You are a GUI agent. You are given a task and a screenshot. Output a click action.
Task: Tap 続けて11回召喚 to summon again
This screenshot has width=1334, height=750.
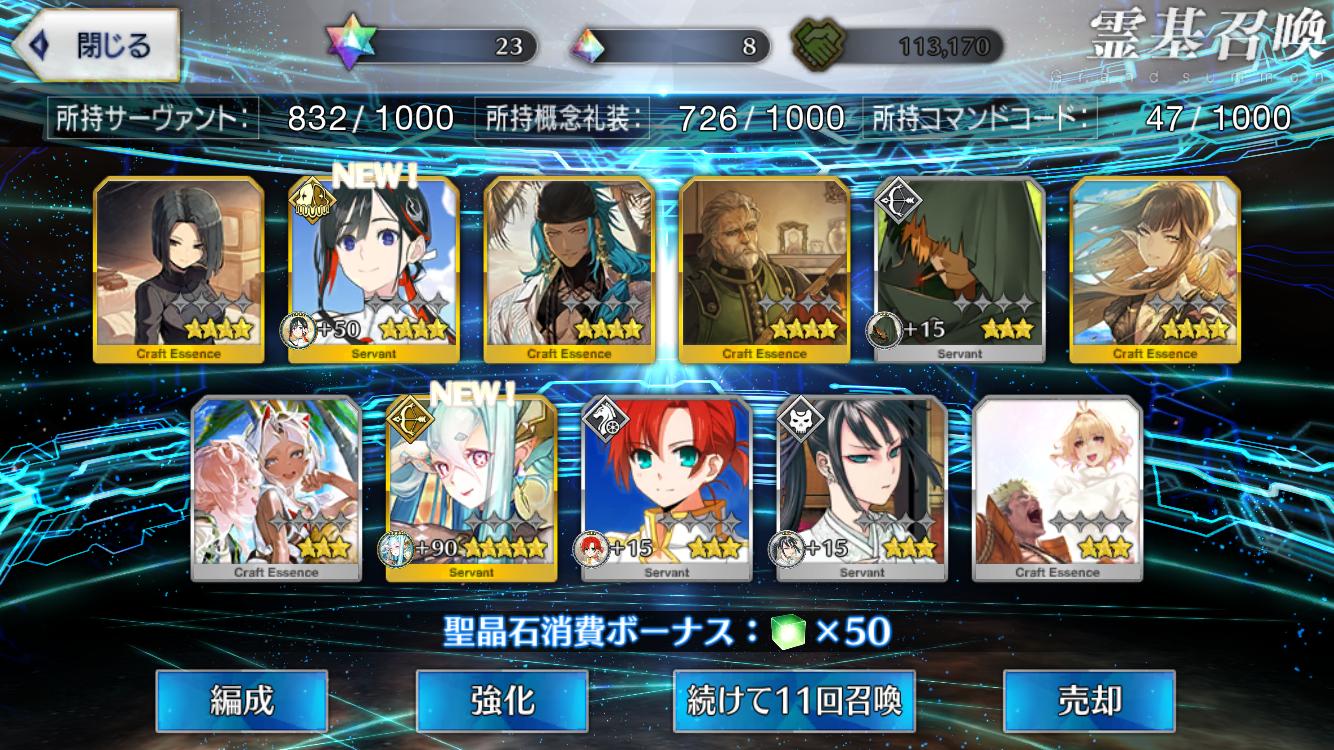point(794,701)
